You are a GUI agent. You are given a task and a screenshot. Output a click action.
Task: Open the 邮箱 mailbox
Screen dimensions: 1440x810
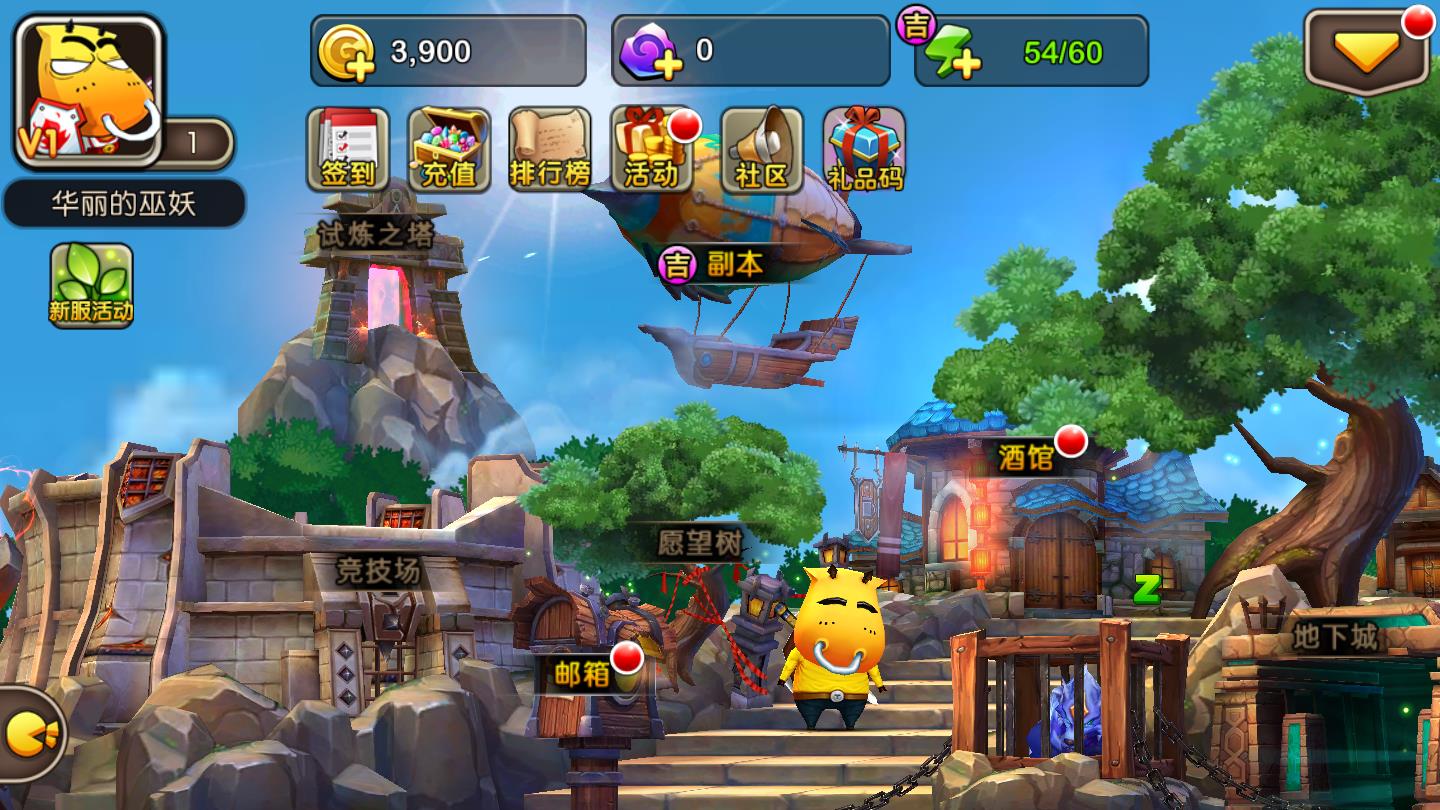coord(582,673)
